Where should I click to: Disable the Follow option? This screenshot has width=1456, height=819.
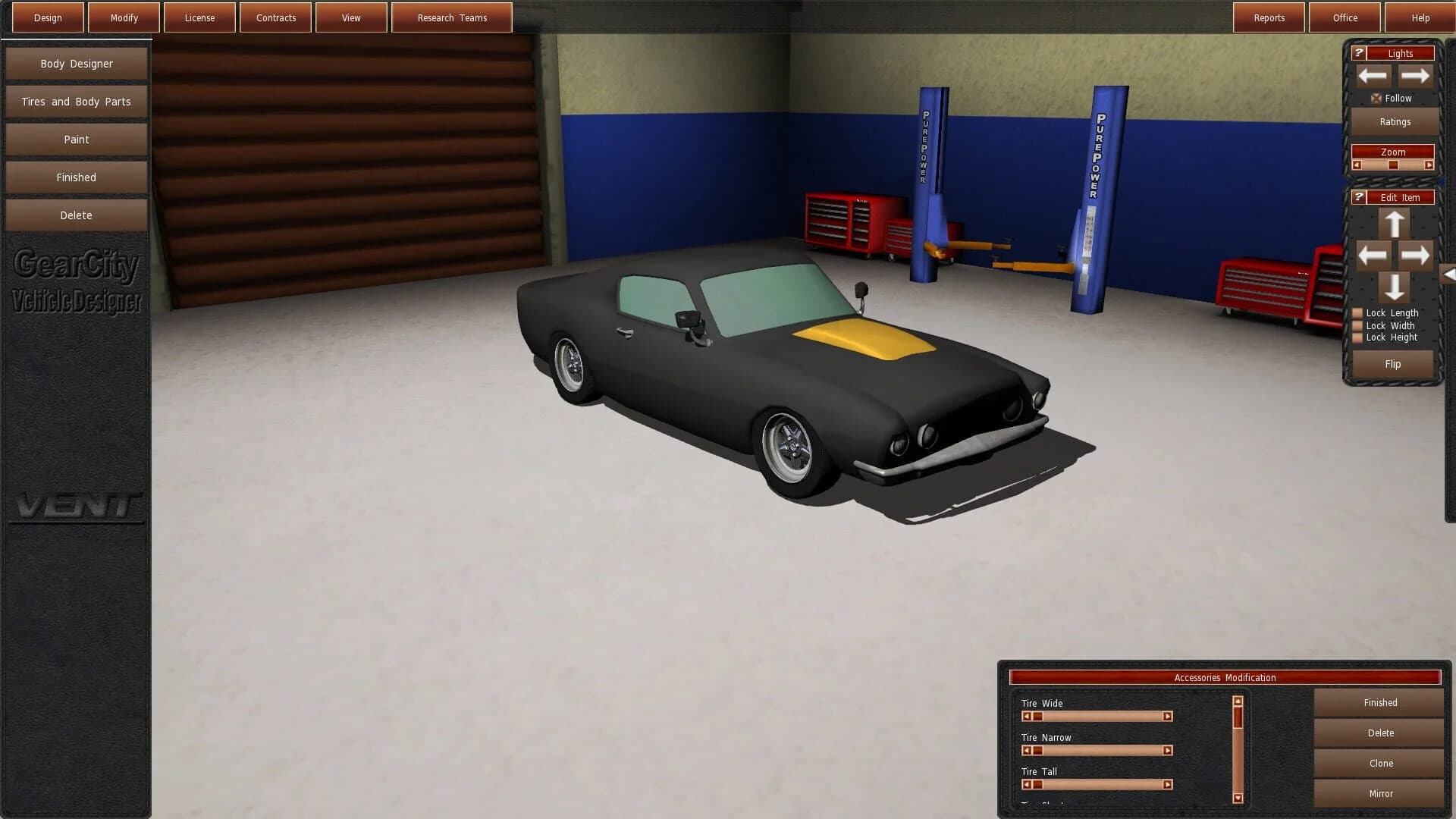1377,98
